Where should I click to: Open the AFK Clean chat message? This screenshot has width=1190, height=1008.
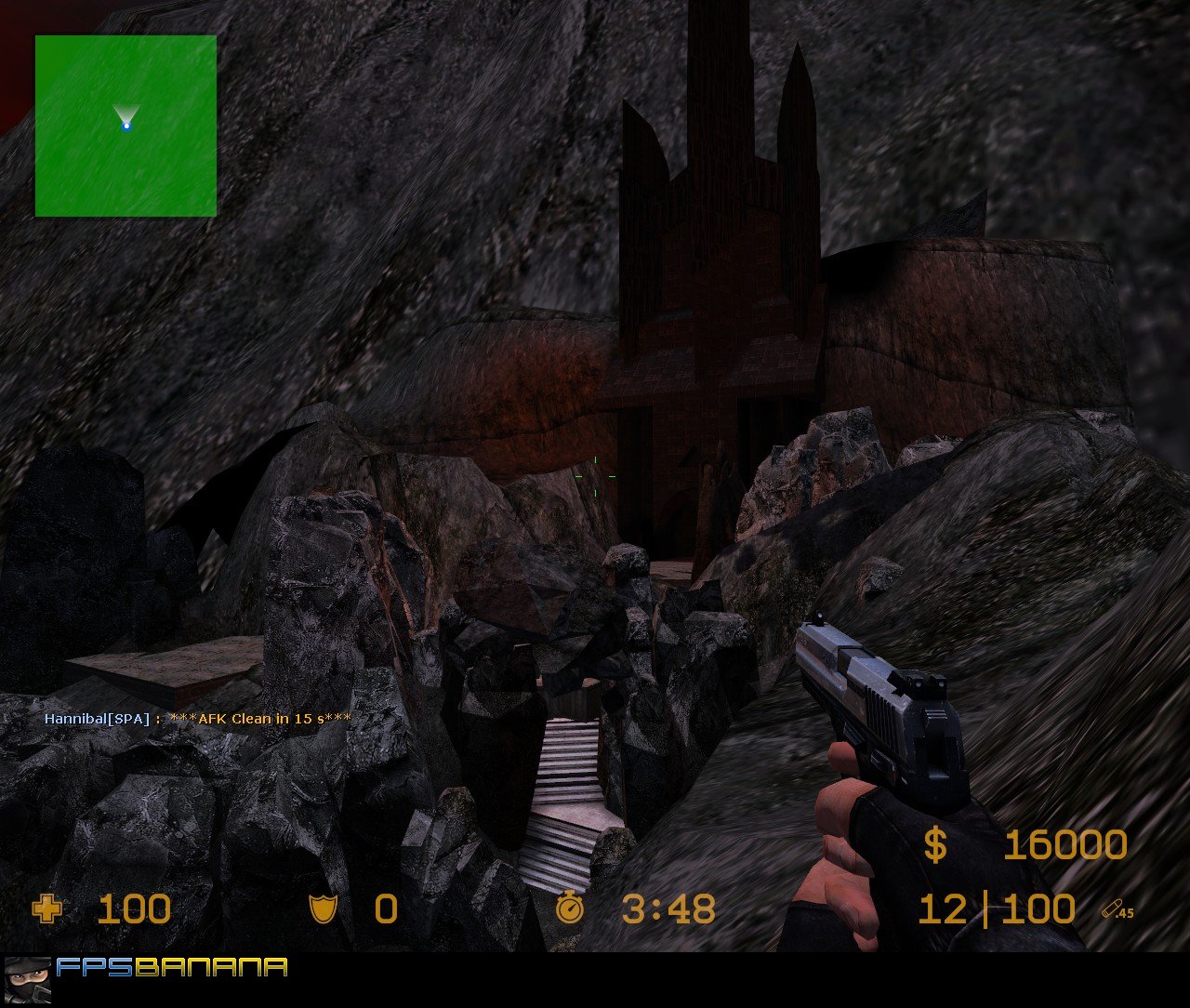click(x=260, y=718)
